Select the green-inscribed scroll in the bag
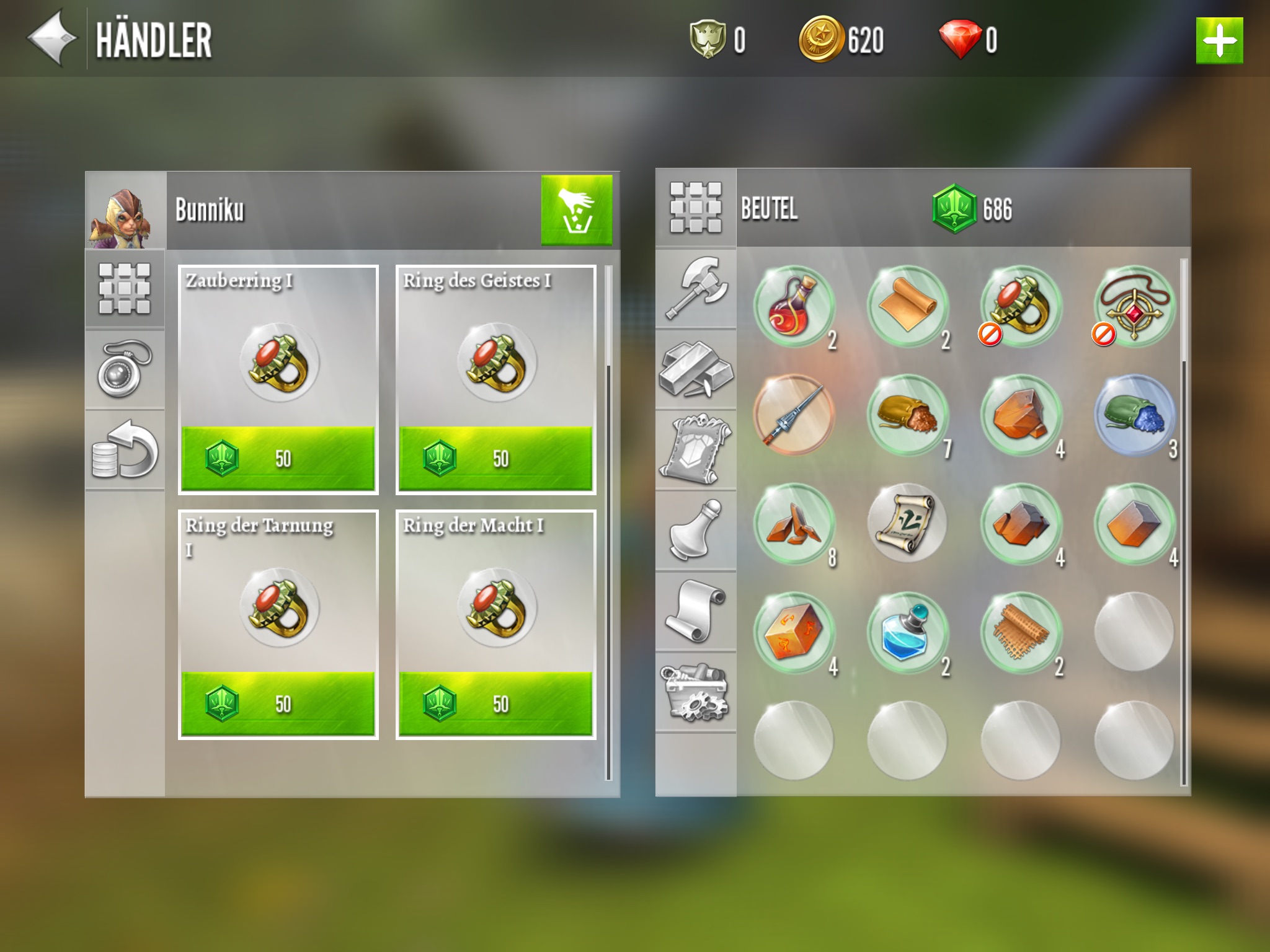 (907, 524)
